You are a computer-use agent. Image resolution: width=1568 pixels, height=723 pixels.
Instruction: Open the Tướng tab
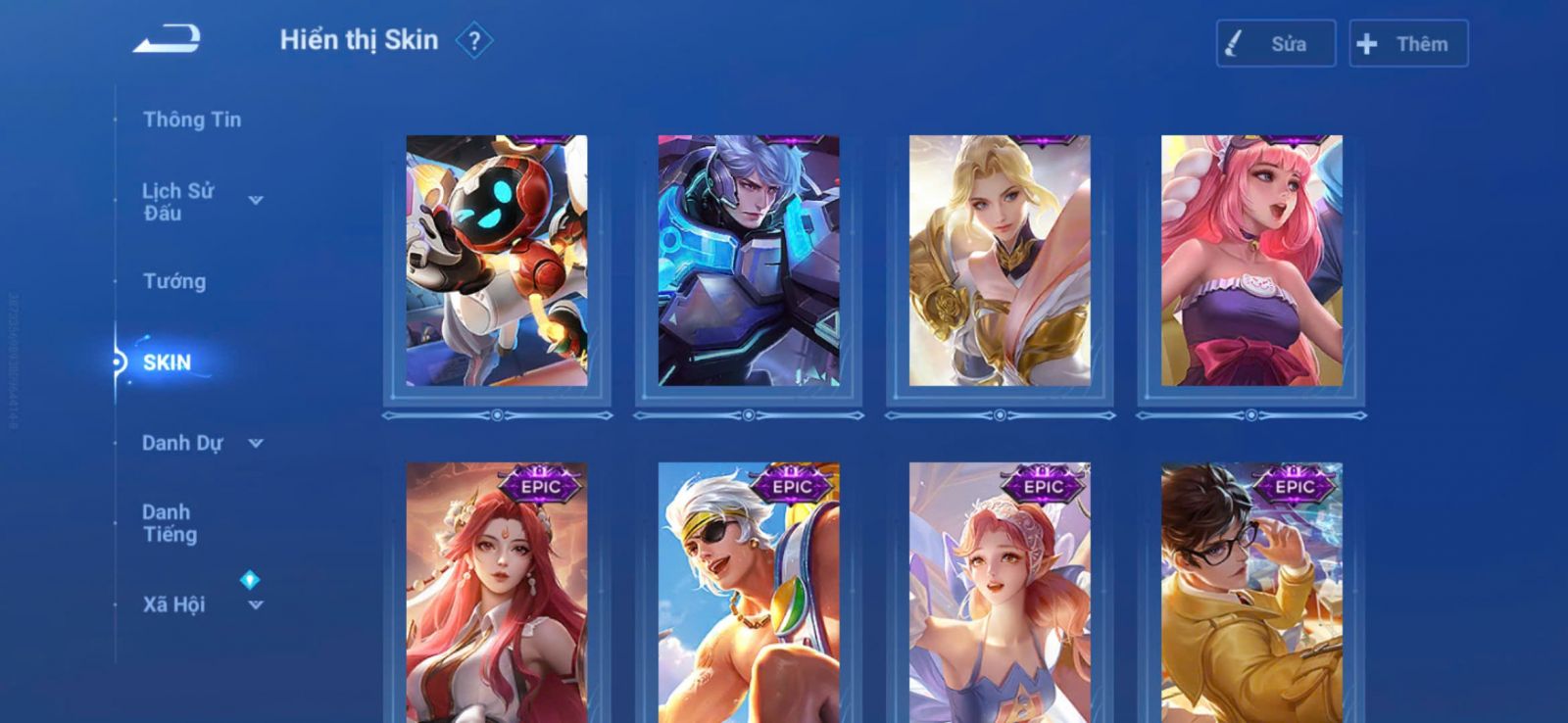(x=174, y=281)
